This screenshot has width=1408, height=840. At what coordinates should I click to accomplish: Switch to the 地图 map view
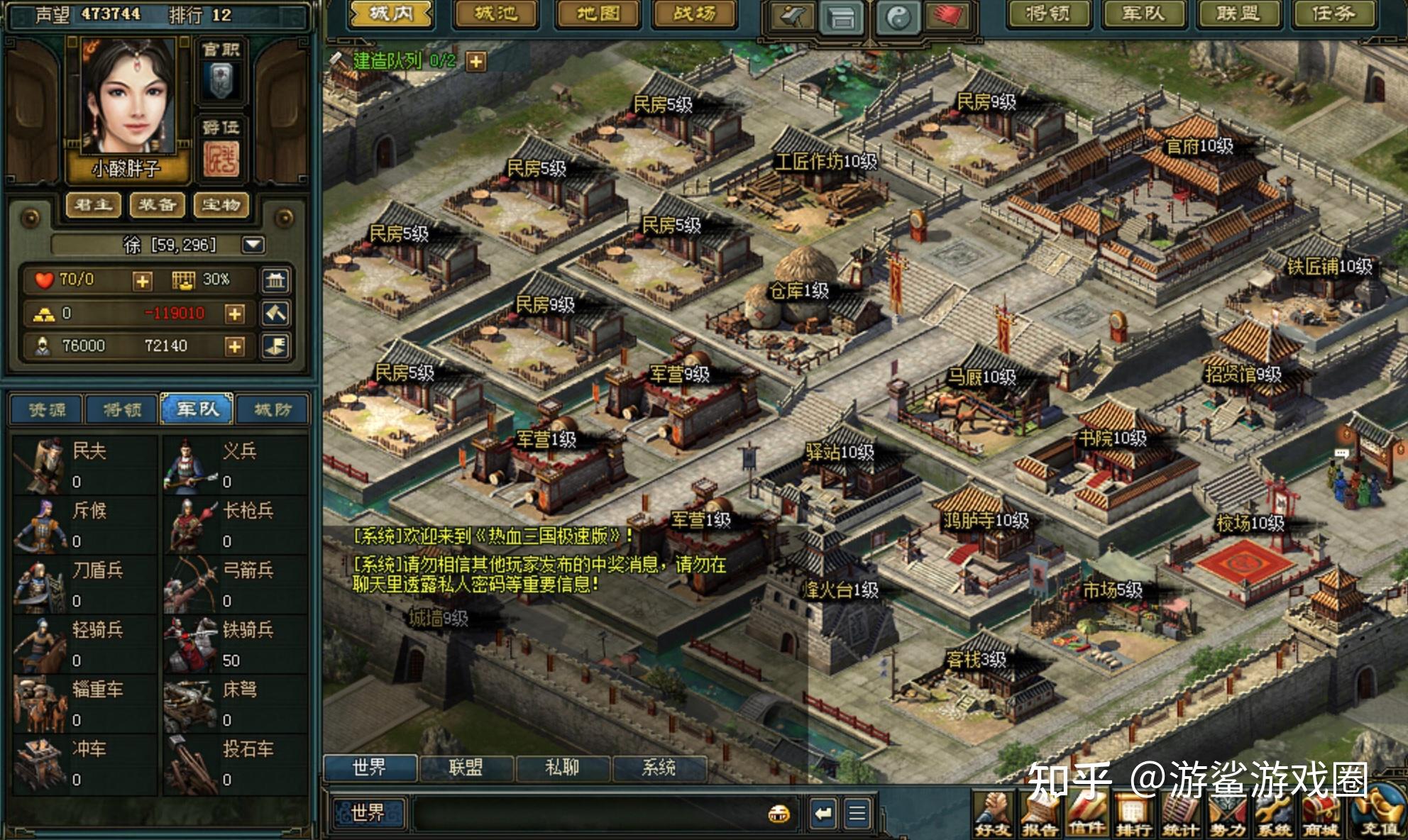click(x=597, y=14)
